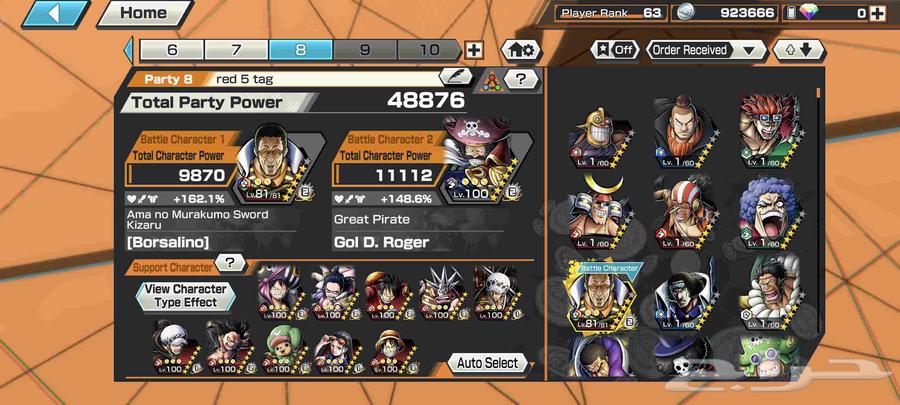
Task: Toggle the favorites Off filter
Action: click(x=616, y=49)
